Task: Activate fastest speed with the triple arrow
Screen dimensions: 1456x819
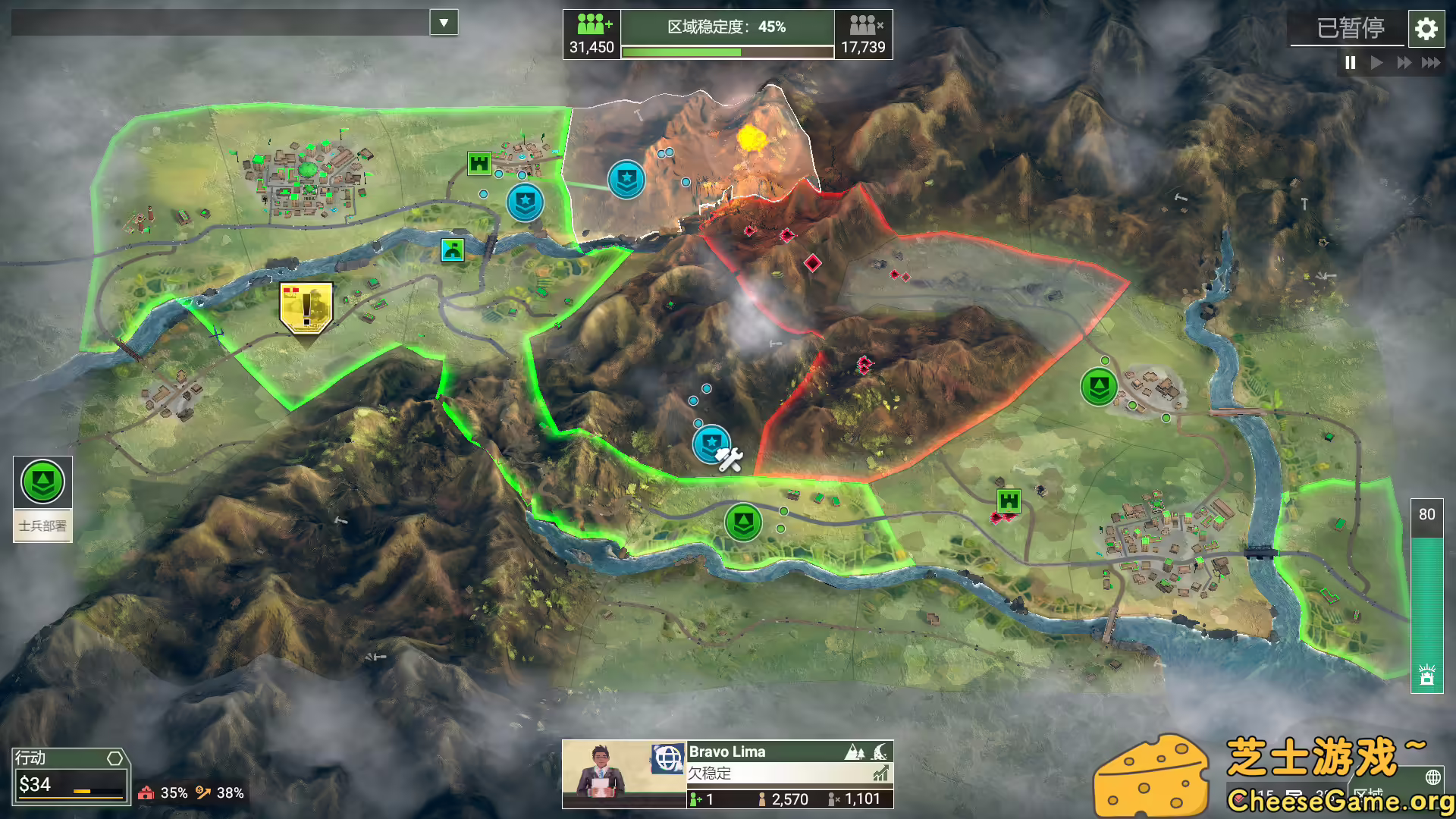Action: click(1431, 63)
